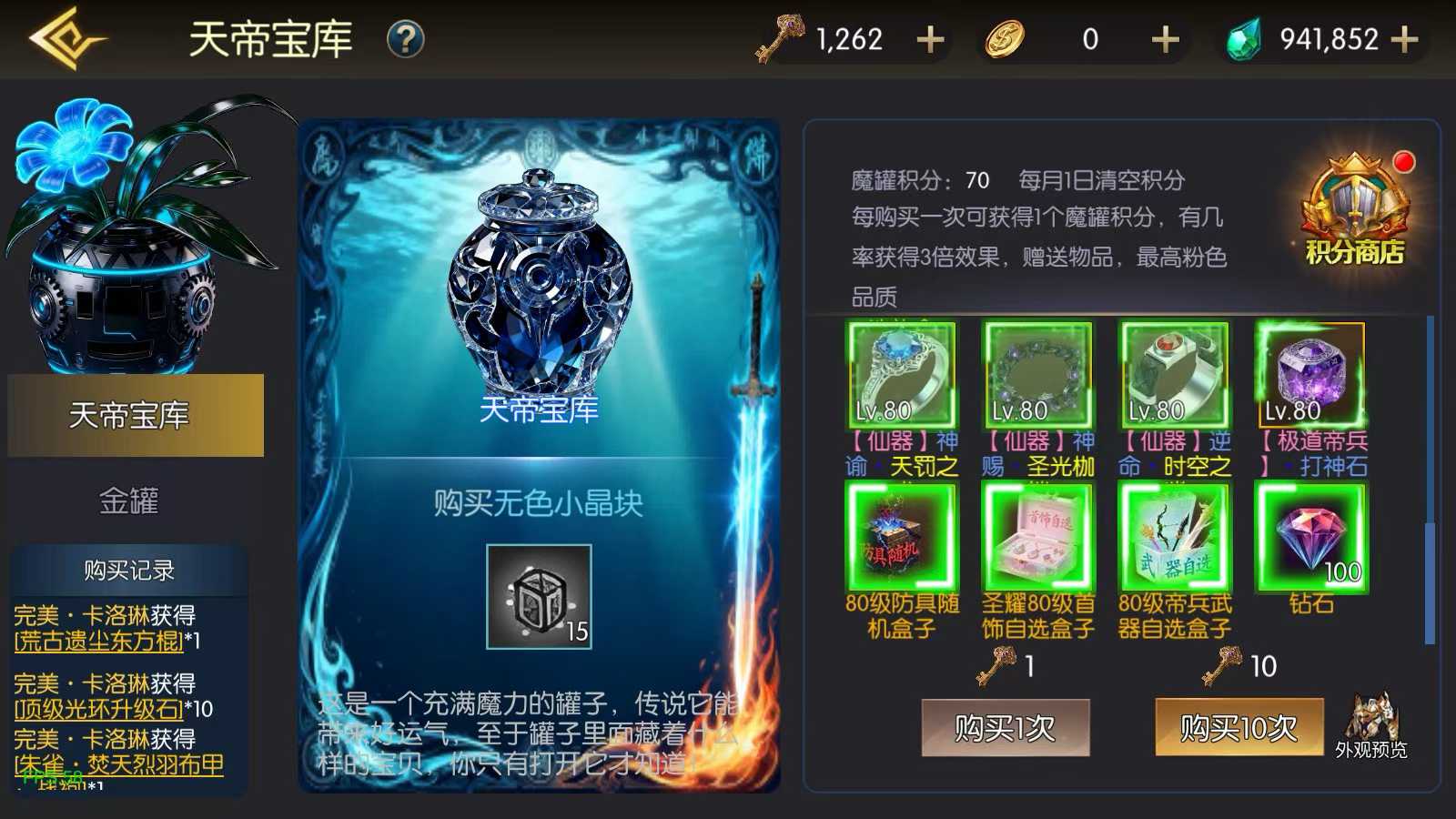Viewport: 1456px width, 819px height.
Task: Click the 购买10次 purchase button
Action: 1239,728
